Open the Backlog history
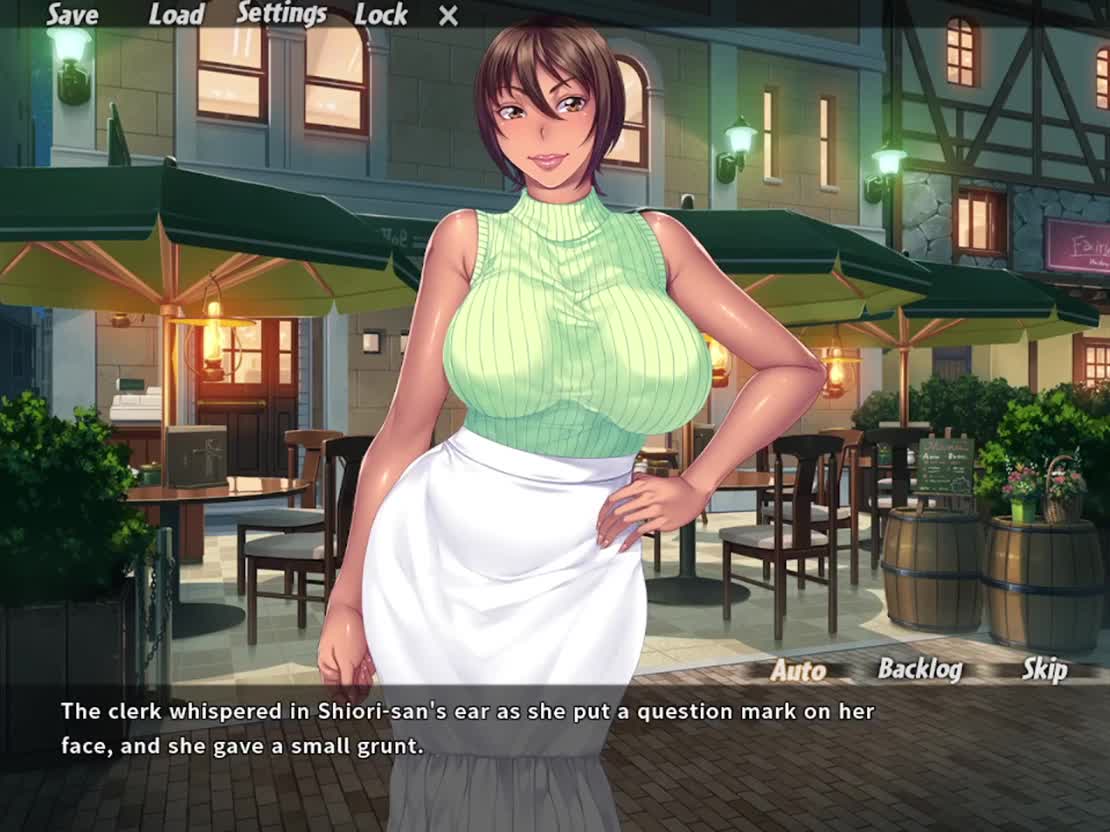 point(919,669)
